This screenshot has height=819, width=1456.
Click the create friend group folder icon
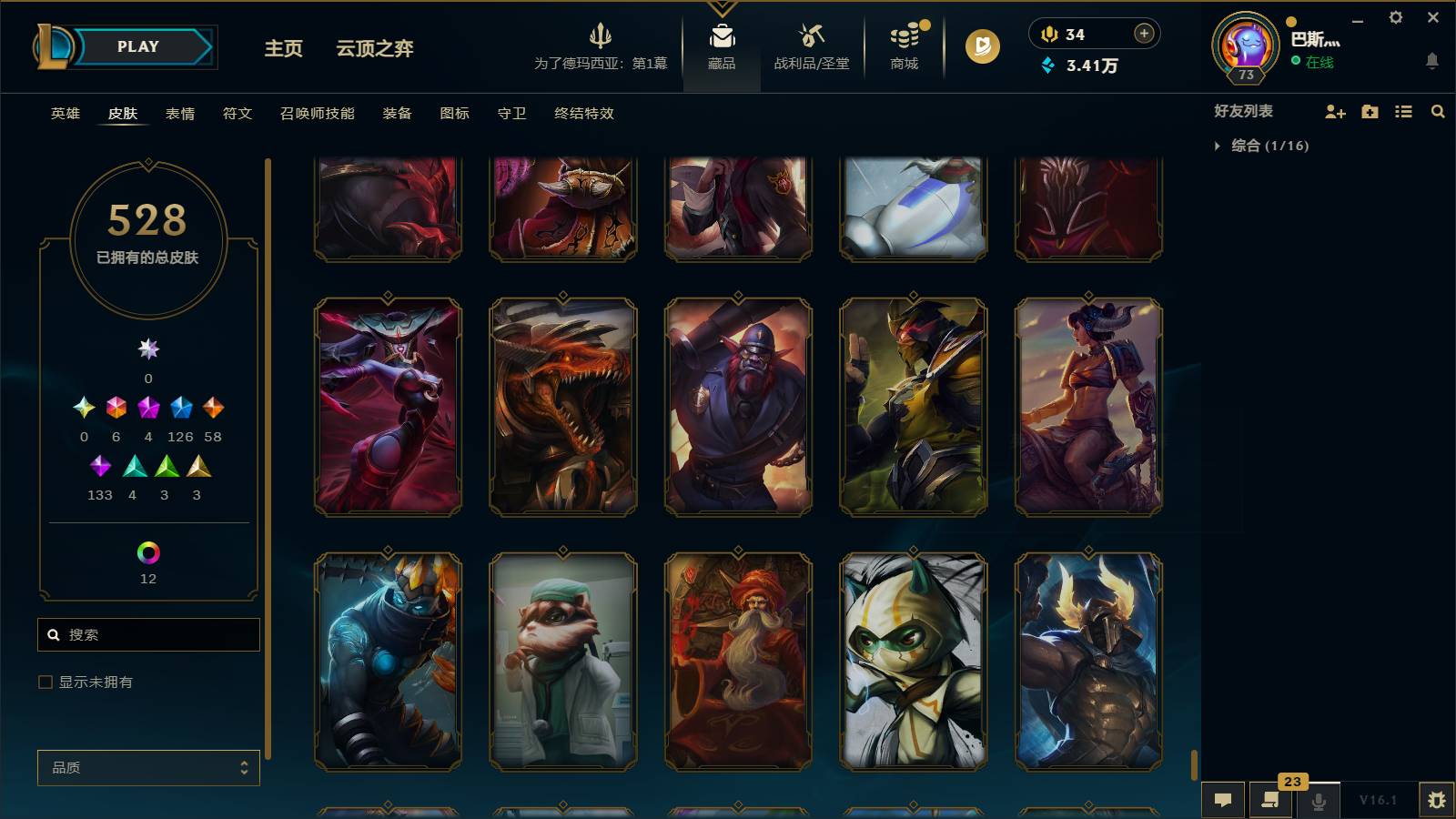click(1369, 112)
